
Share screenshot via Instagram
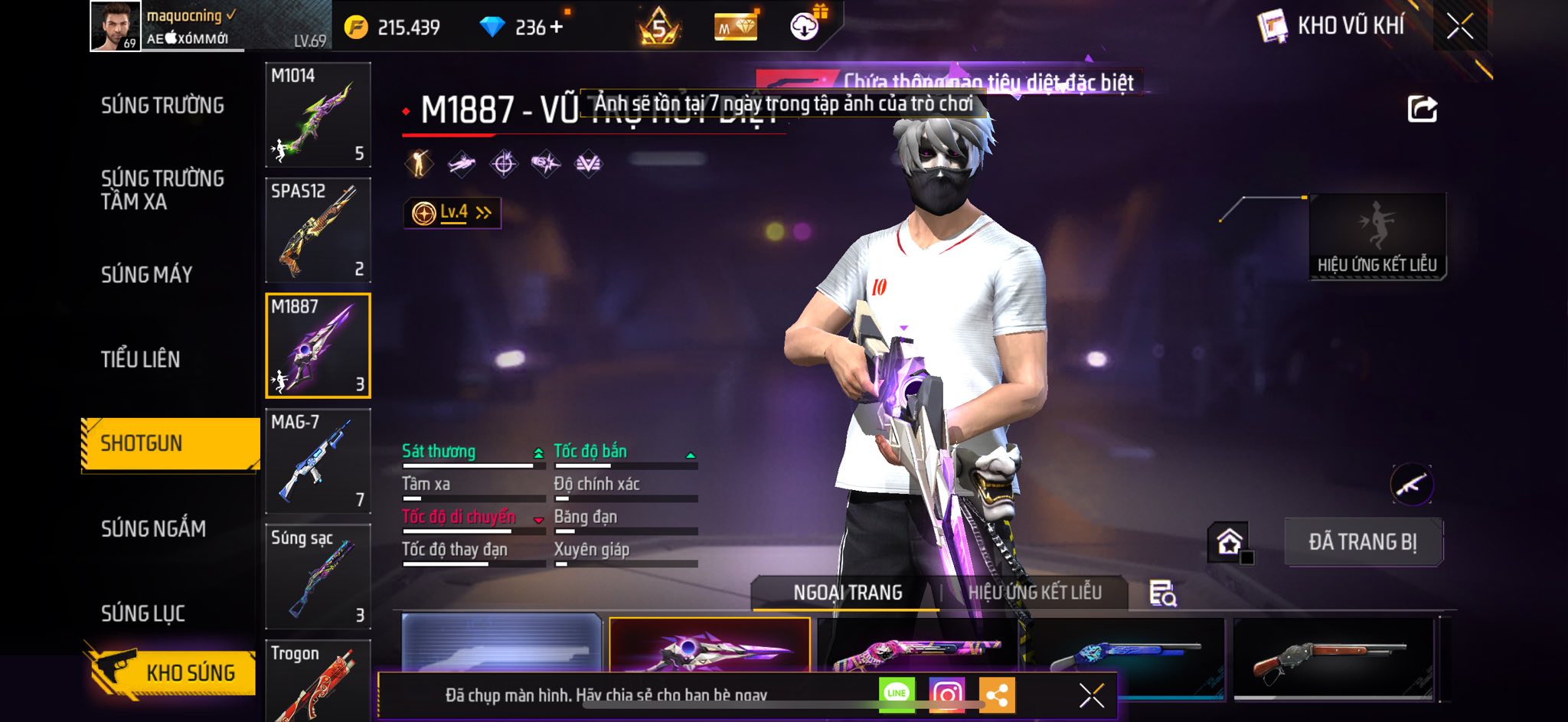(x=946, y=694)
